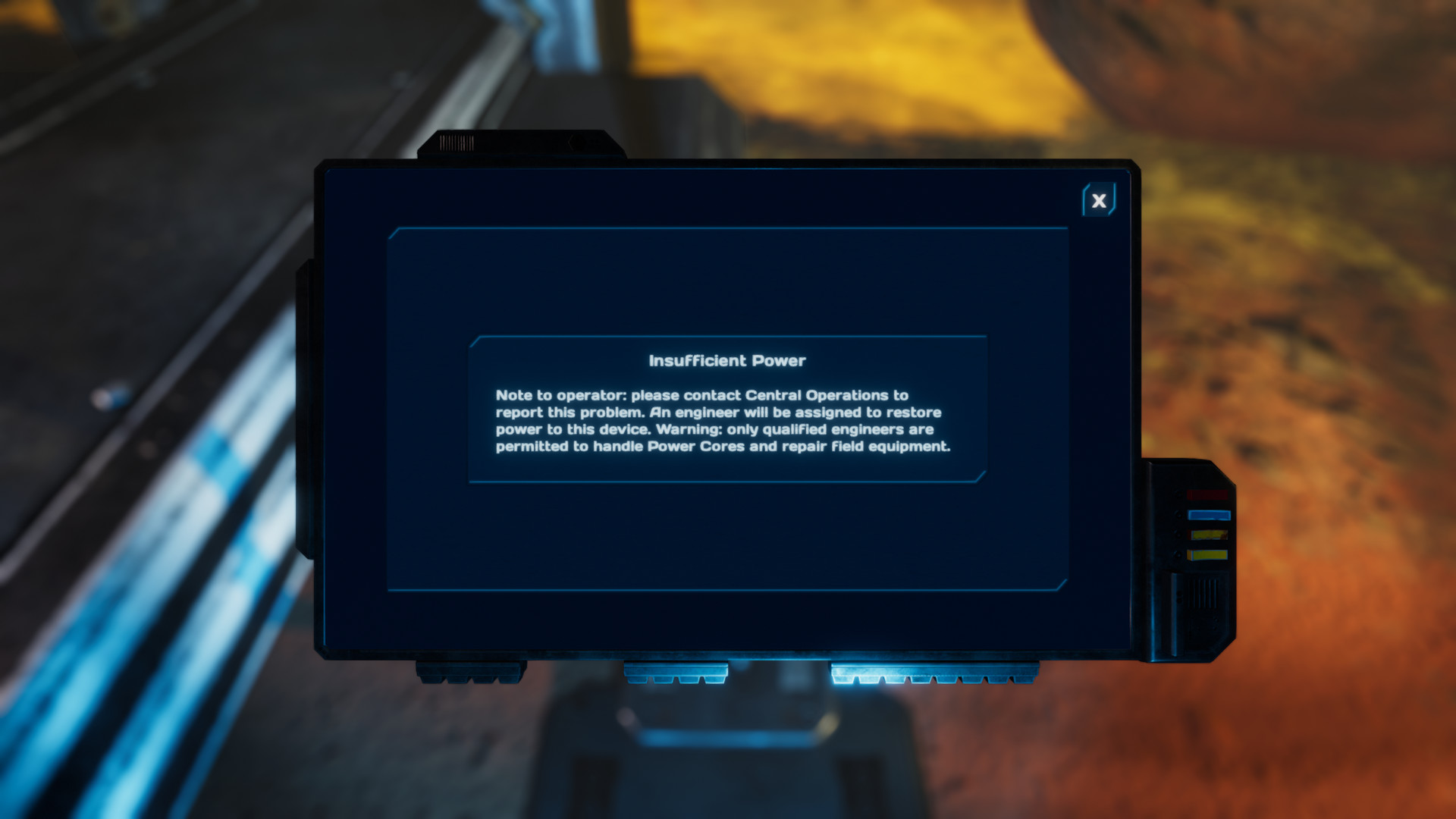Image resolution: width=1456 pixels, height=819 pixels.
Task: Click the Insufficient Power message header
Action: [729, 362]
